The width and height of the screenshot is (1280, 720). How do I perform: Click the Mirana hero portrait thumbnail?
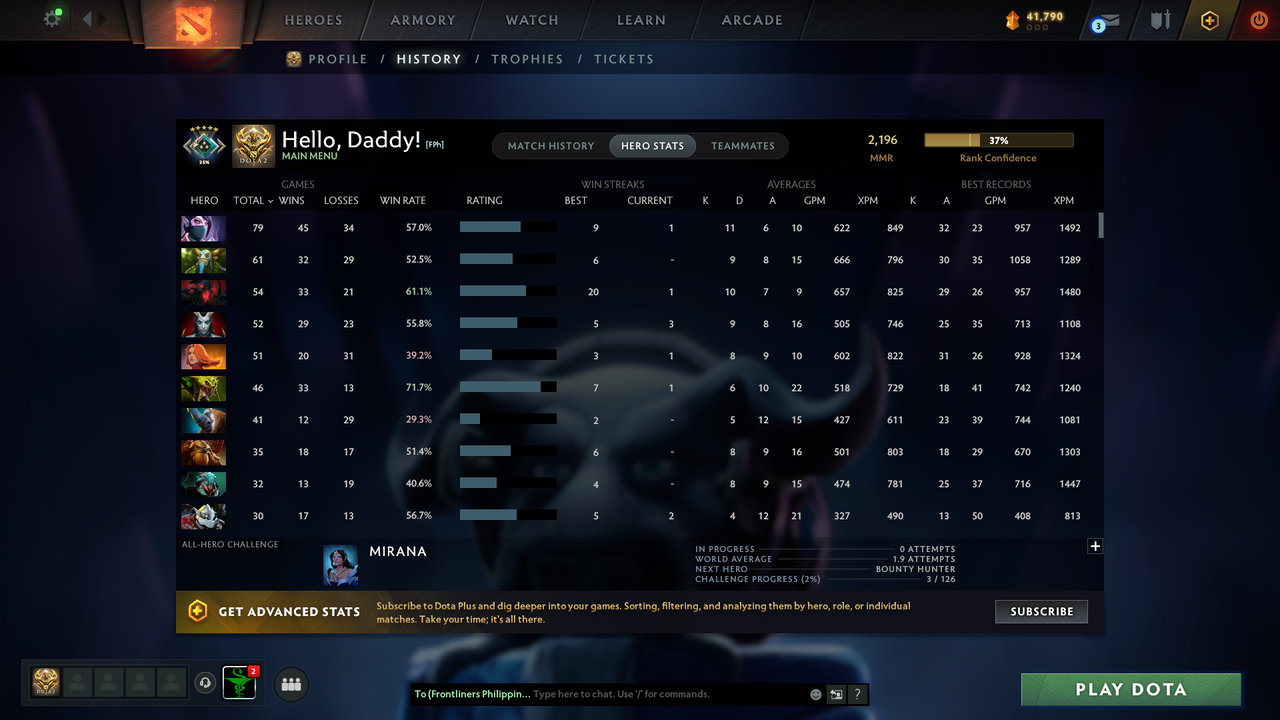(x=340, y=565)
